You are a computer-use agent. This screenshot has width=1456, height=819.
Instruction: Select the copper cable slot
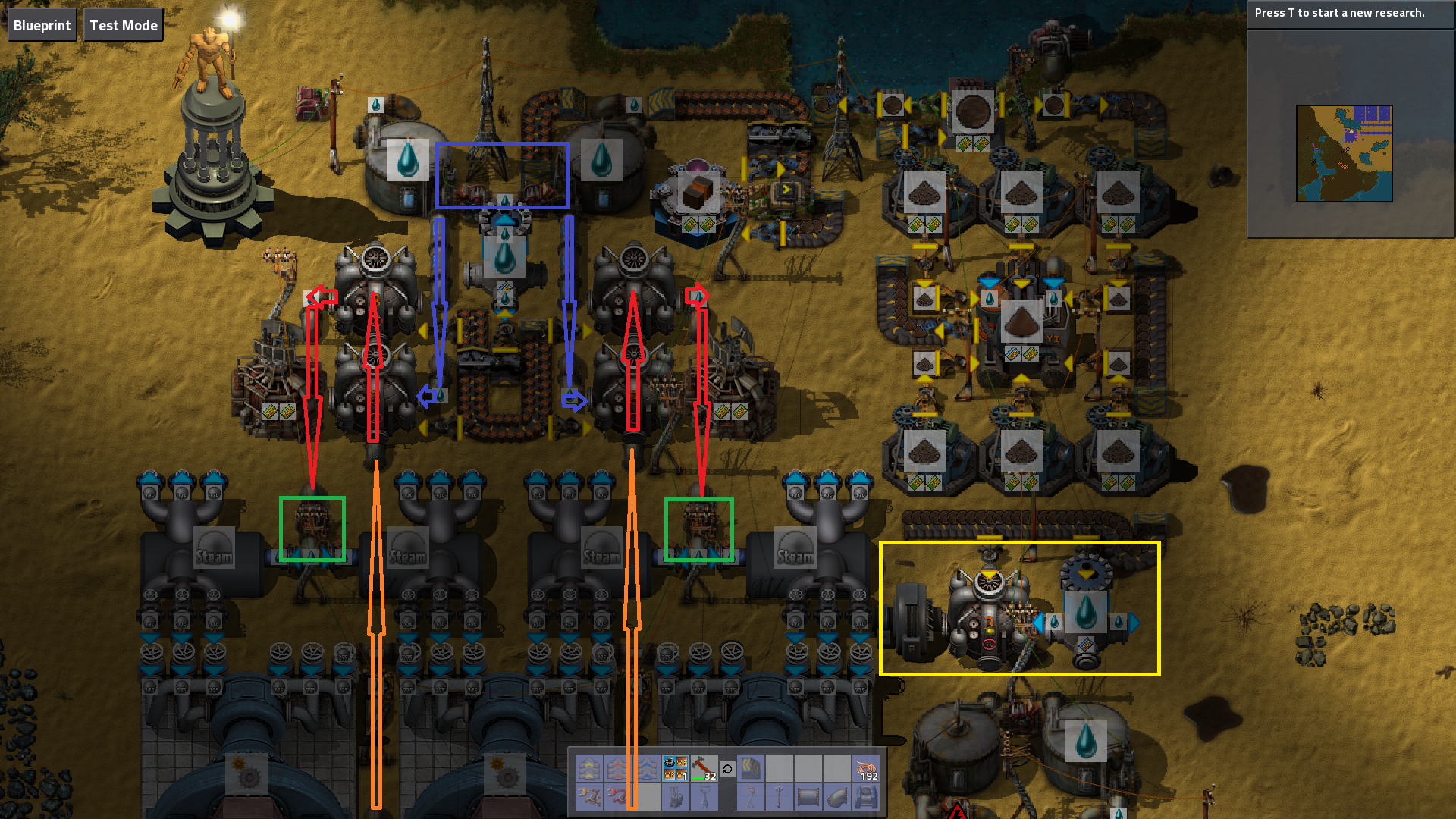[x=866, y=768]
